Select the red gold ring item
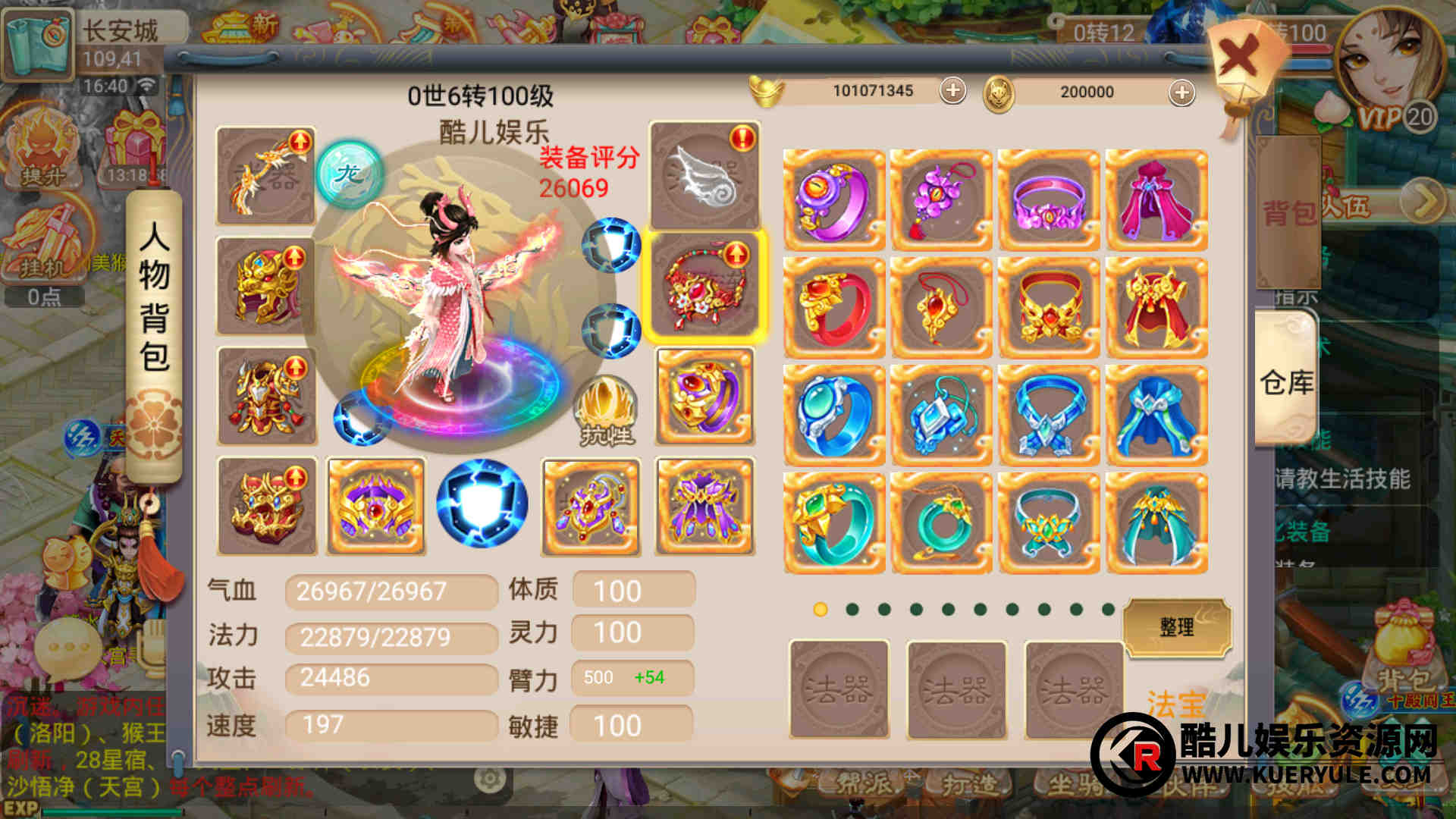 [833, 308]
